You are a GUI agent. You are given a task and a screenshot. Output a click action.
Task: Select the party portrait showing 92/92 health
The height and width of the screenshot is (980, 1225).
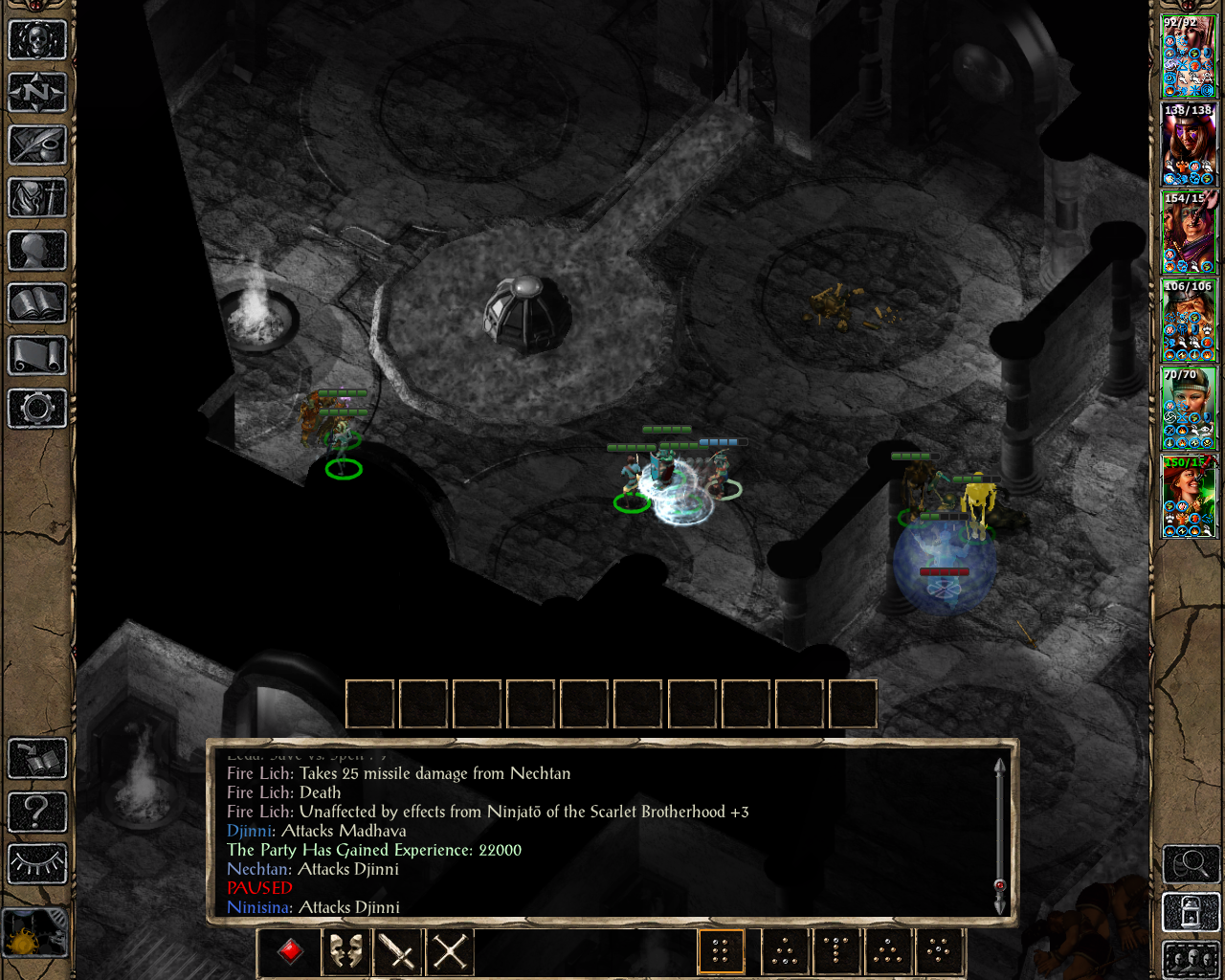(1189, 56)
